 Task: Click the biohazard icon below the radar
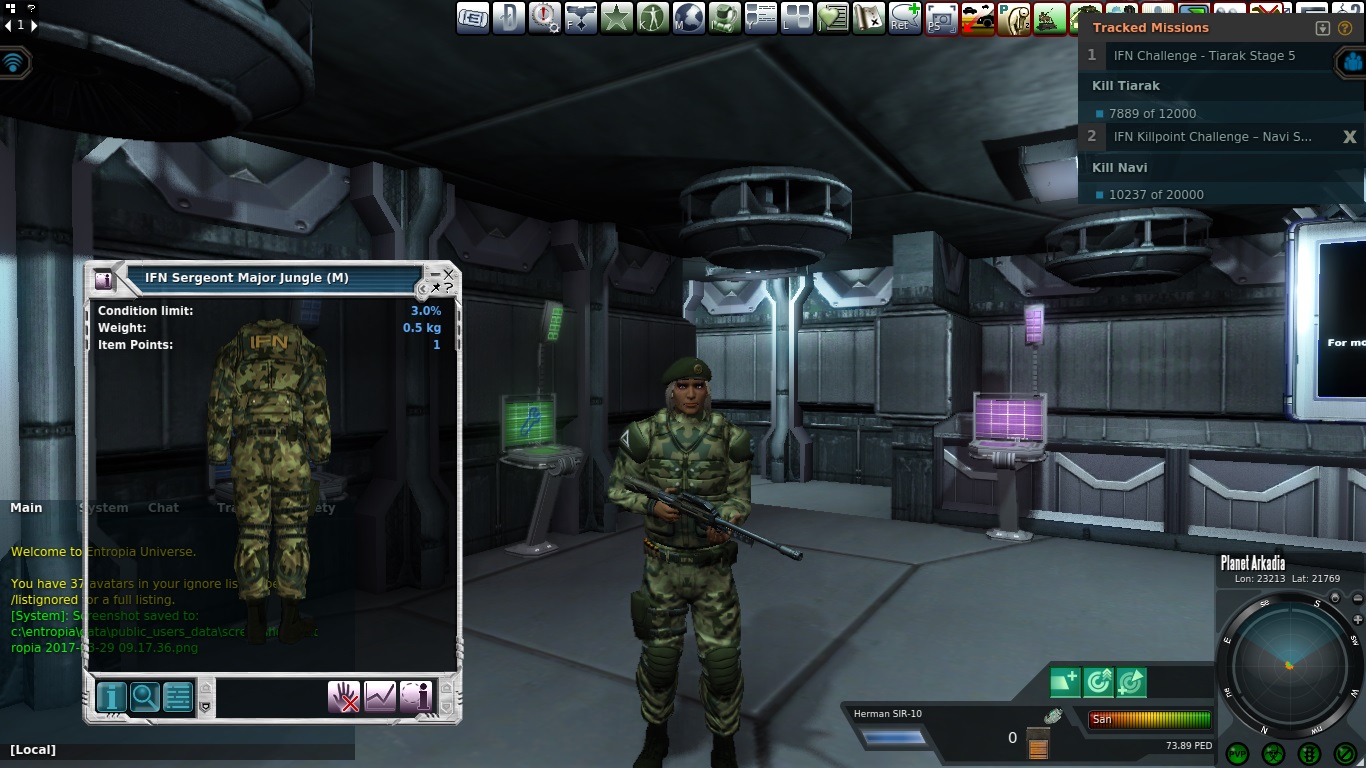(1273, 754)
